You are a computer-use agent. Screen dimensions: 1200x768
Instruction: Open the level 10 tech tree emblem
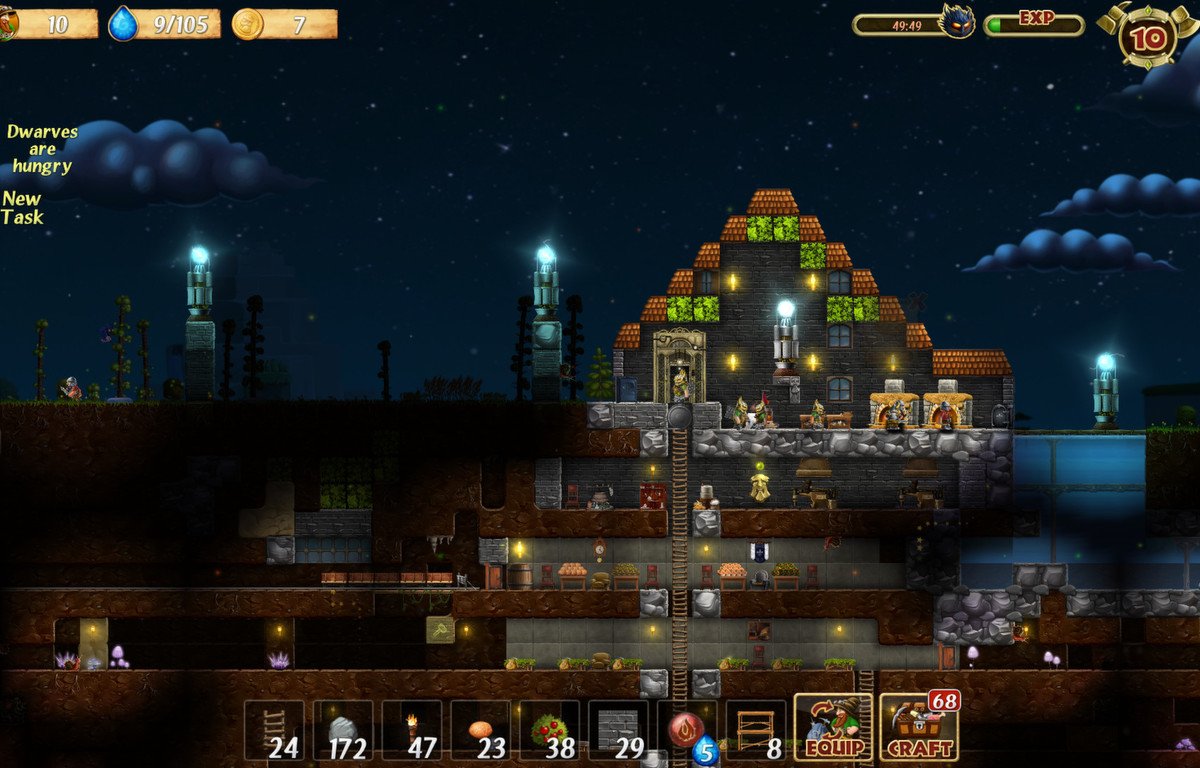(1144, 36)
